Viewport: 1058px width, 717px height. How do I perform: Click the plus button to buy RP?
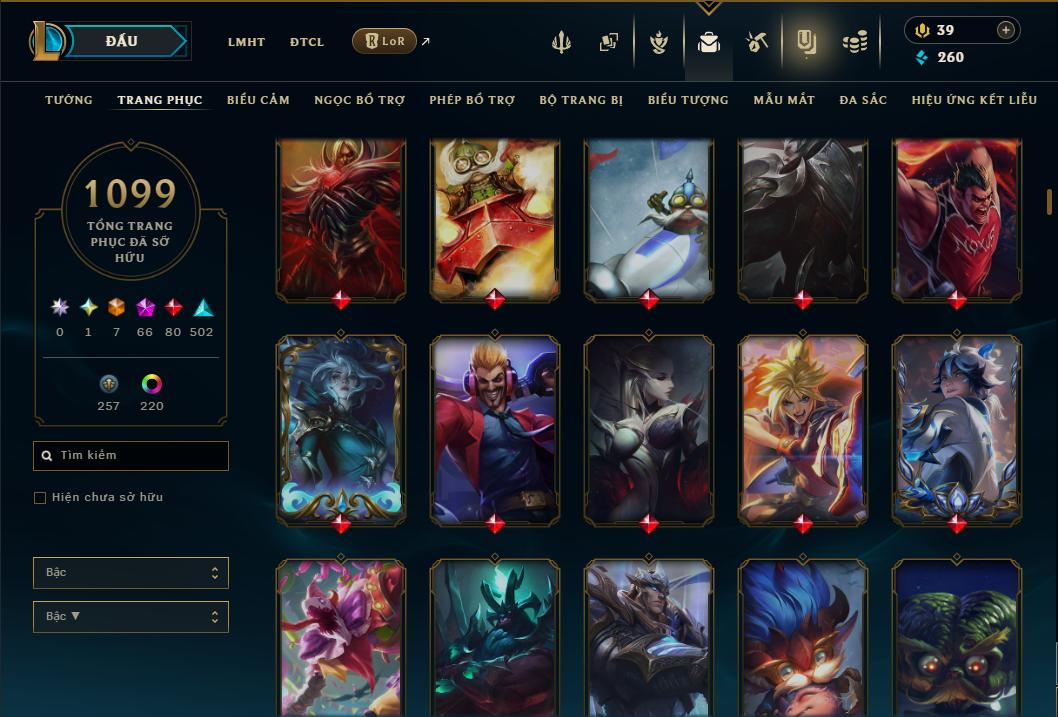(1005, 30)
